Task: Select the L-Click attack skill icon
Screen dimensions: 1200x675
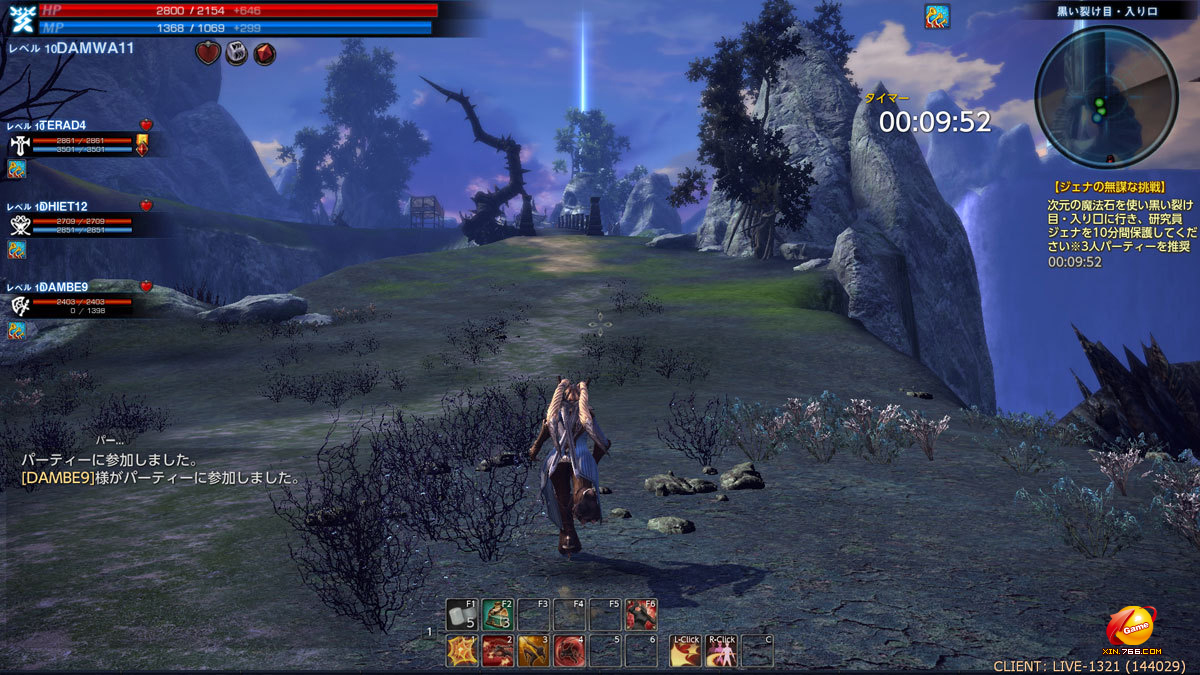Action: tap(686, 651)
